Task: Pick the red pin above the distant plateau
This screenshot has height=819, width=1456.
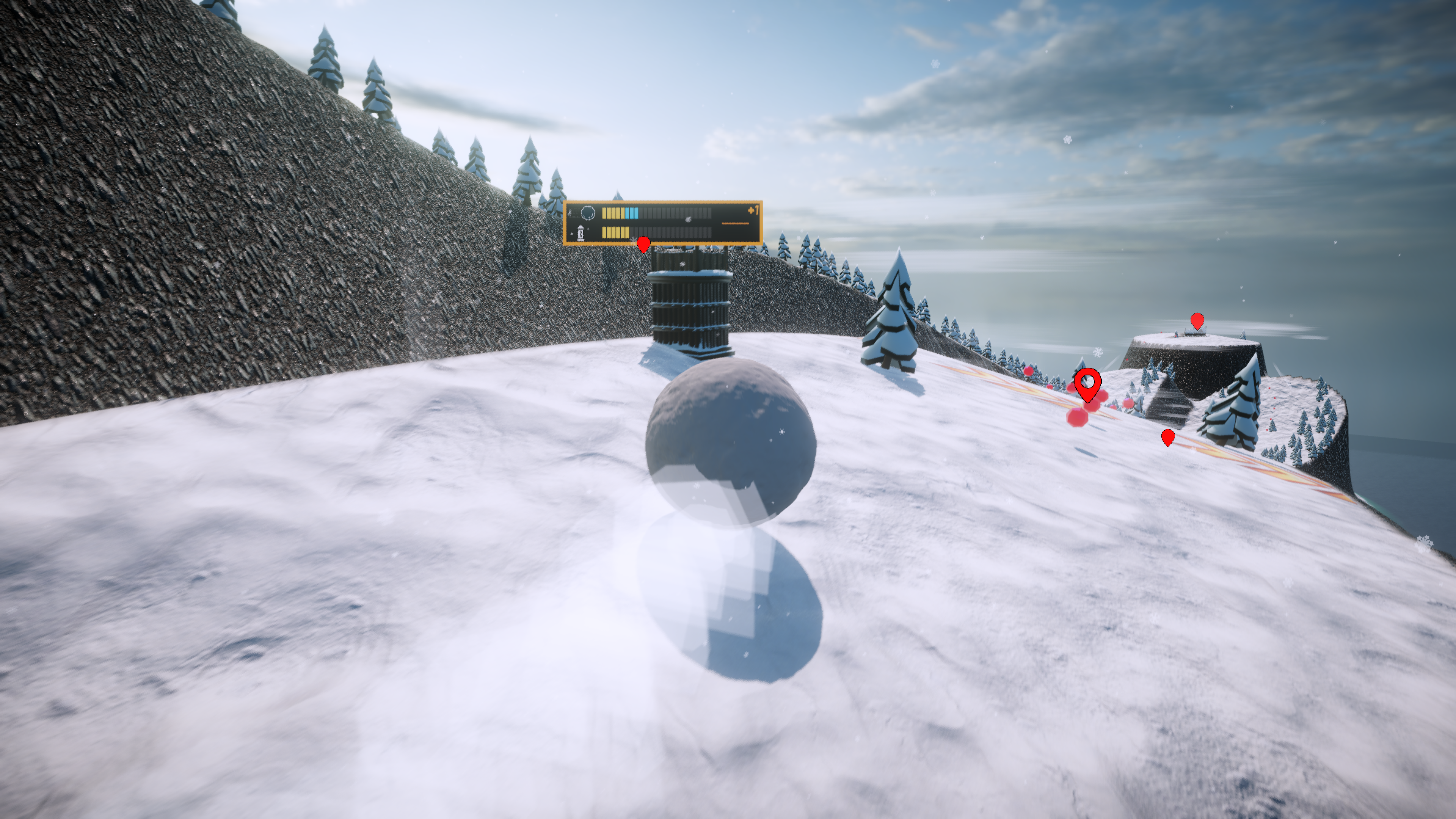Action: coord(1197,321)
